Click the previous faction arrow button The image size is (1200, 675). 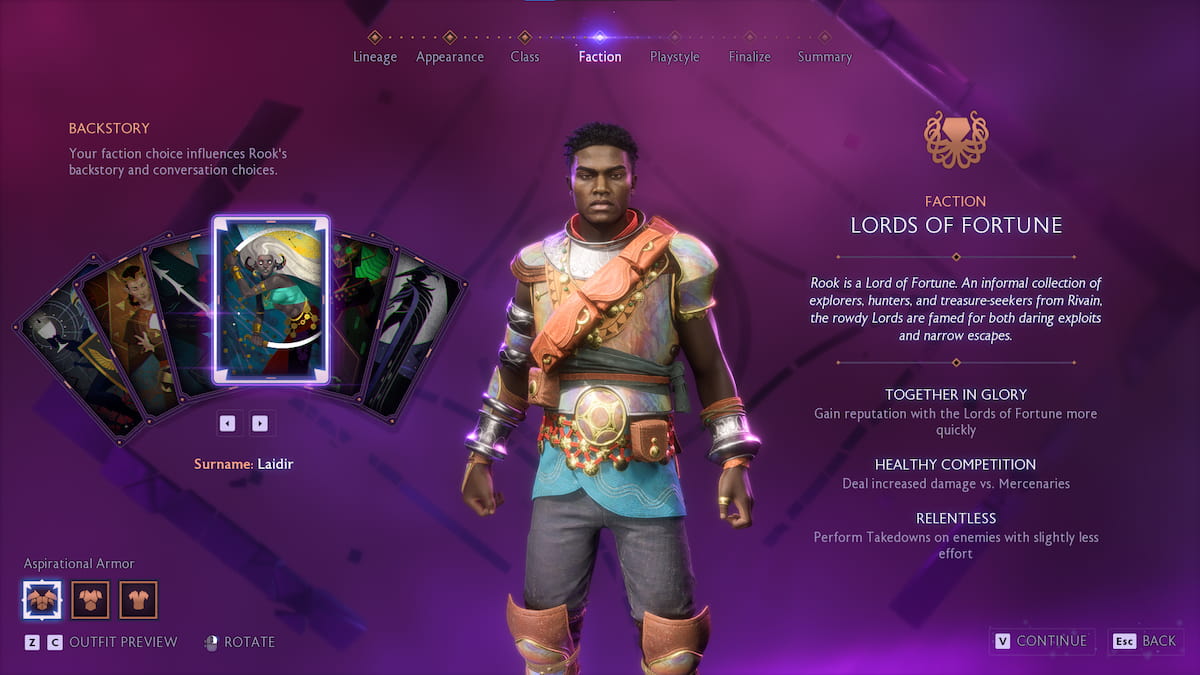(x=228, y=423)
